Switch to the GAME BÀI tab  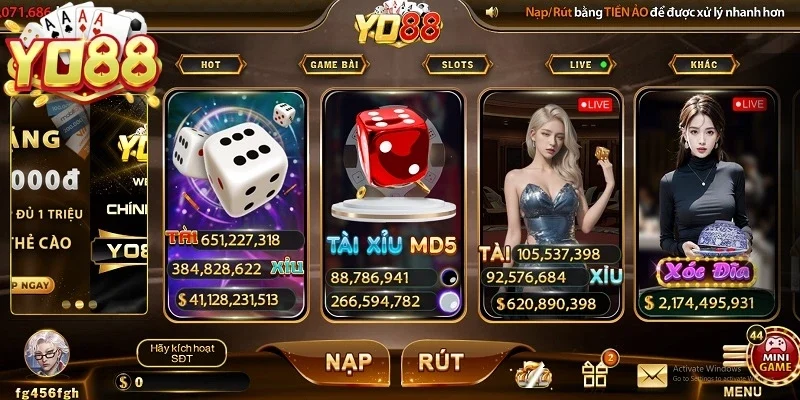point(334,65)
